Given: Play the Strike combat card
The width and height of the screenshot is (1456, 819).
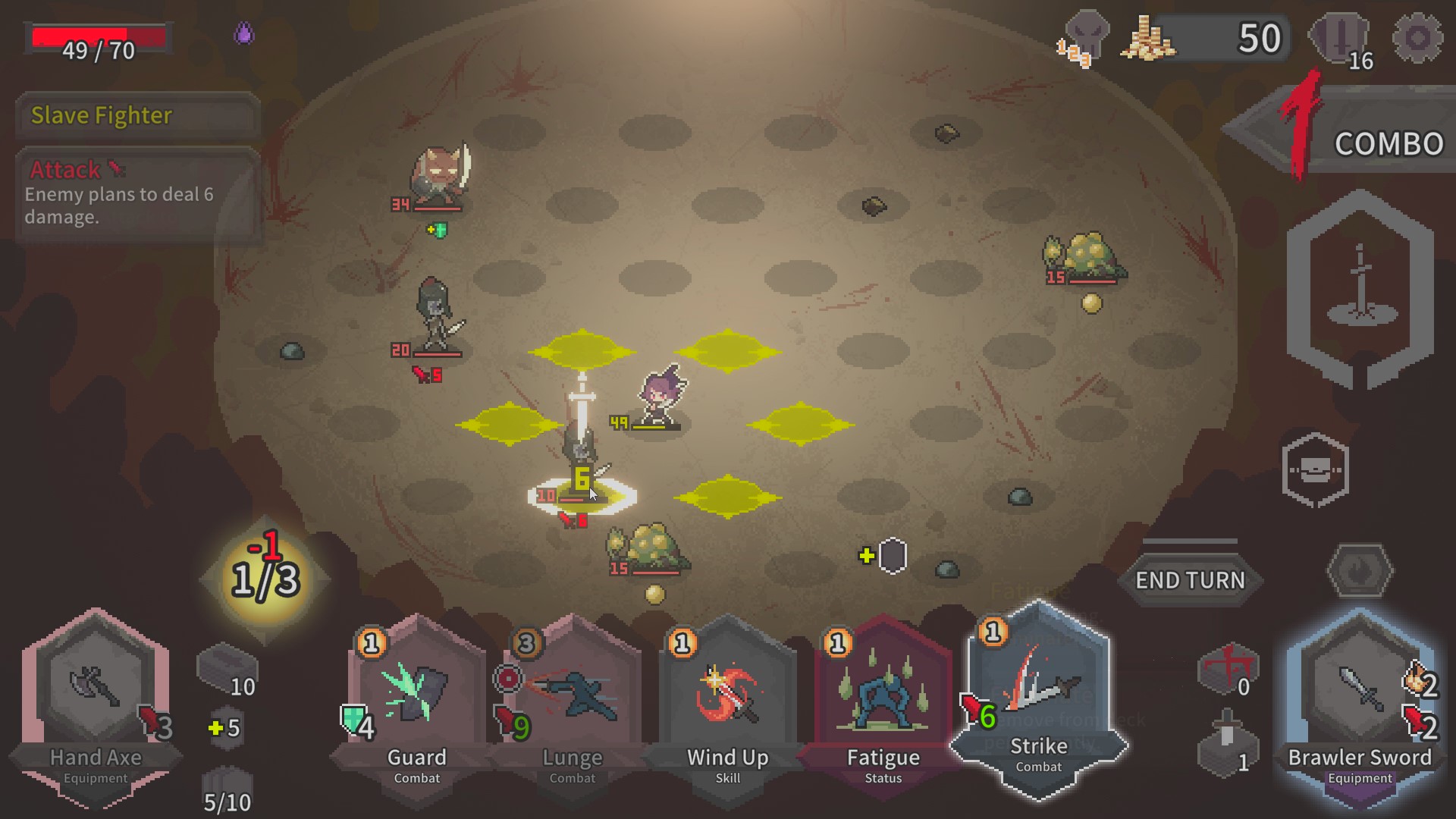Looking at the screenshot, I should [1038, 694].
